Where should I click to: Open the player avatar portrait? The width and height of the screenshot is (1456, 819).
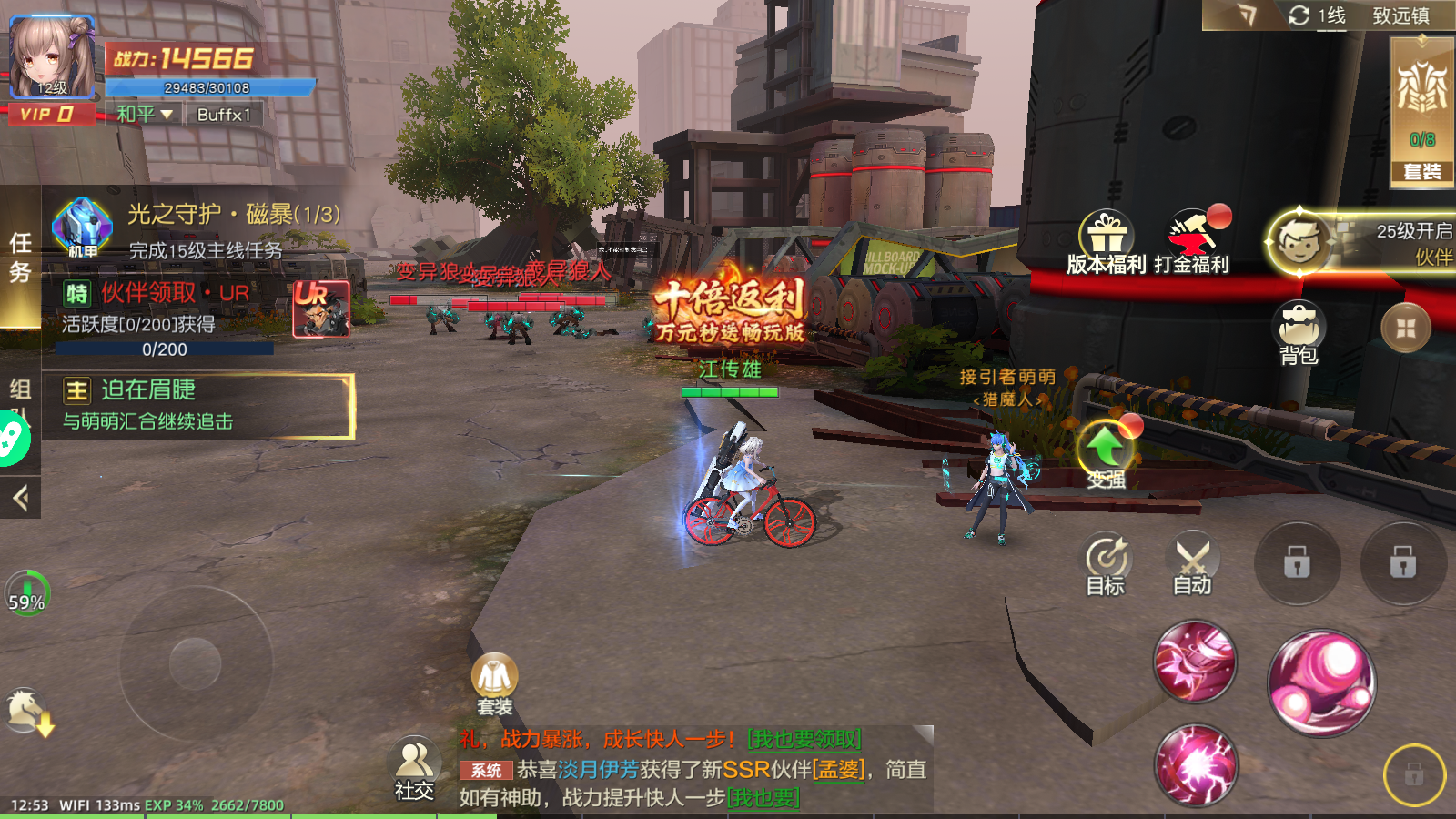pyautogui.click(x=51, y=56)
